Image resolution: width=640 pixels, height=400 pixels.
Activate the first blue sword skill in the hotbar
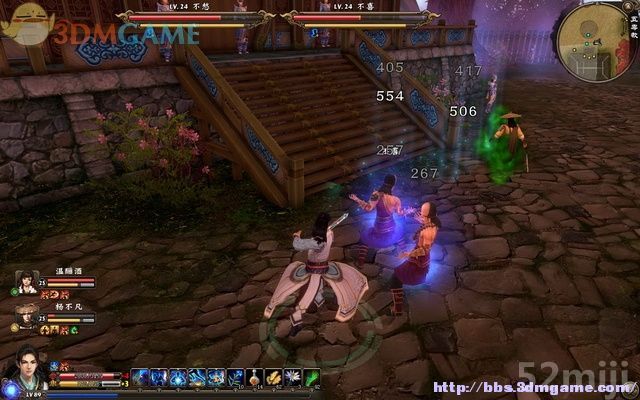[x=141, y=377]
